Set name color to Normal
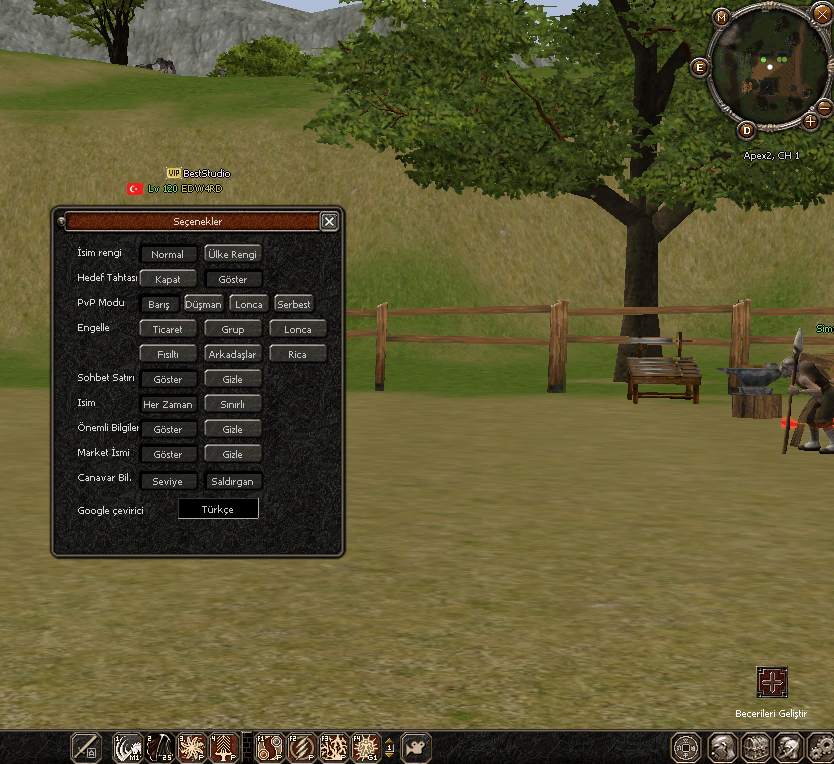This screenshot has height=764, width=834. pyautogui.click(x=168, y=254)
